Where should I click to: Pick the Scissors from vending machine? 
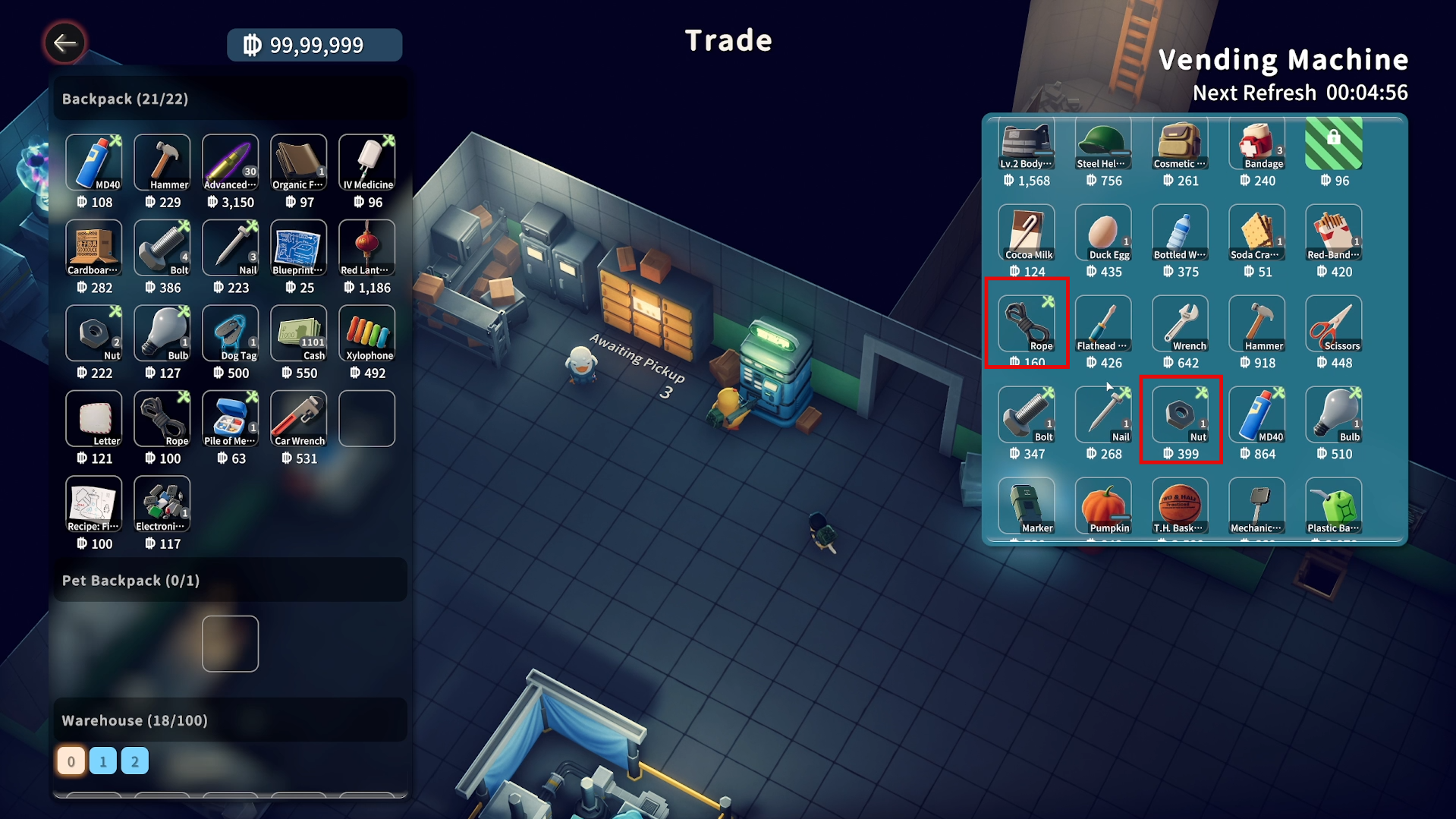[x=1333, y=324]
